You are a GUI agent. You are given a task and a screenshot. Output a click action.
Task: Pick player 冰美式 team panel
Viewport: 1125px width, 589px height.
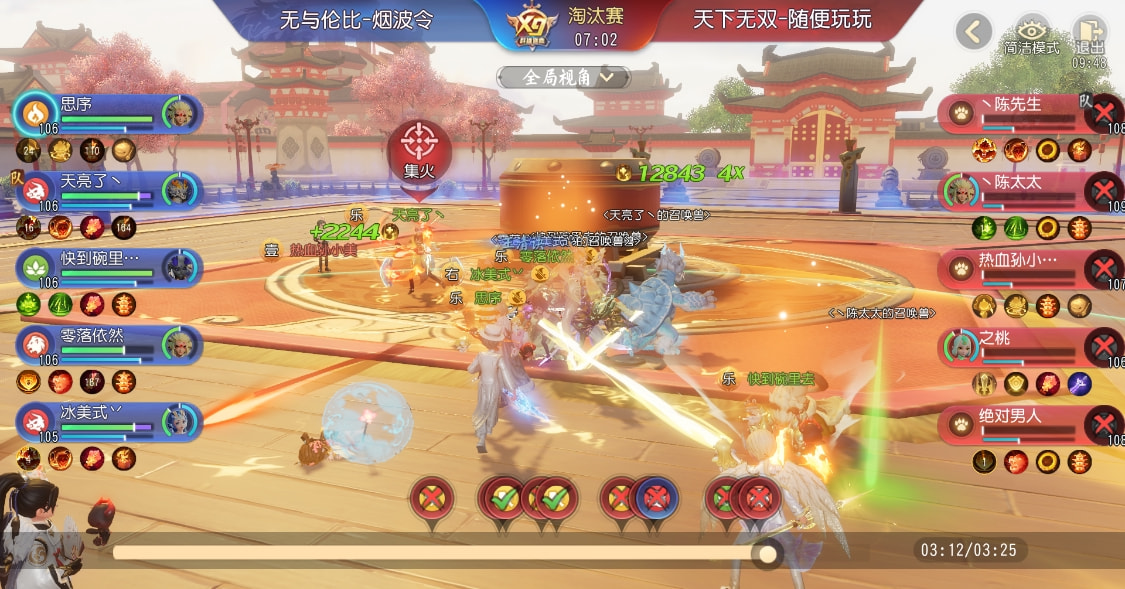click(108, 420)
